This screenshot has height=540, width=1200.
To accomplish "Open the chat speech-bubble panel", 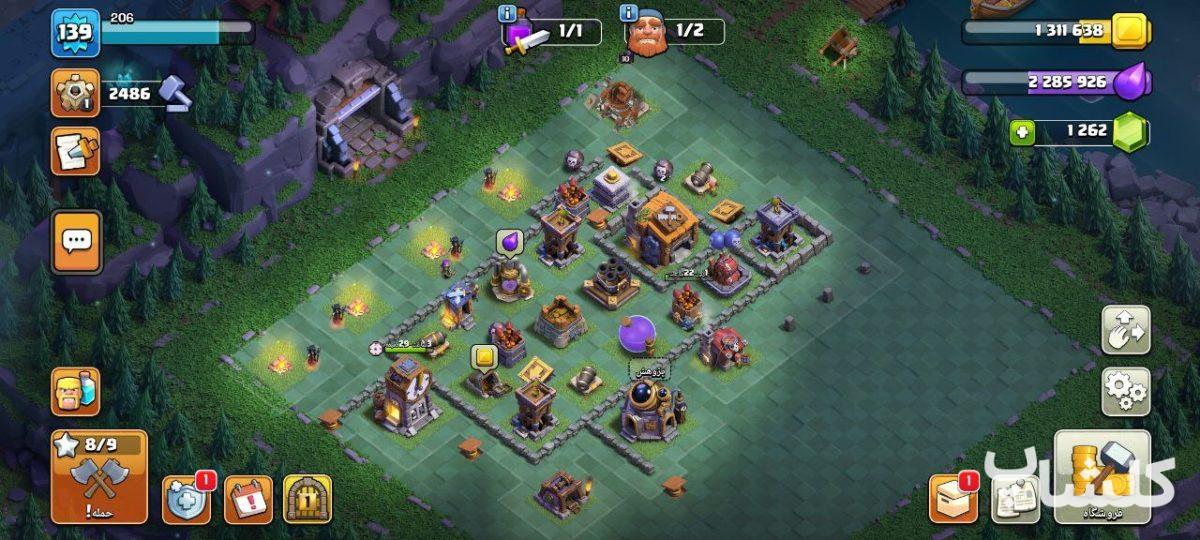I will 76,241.
